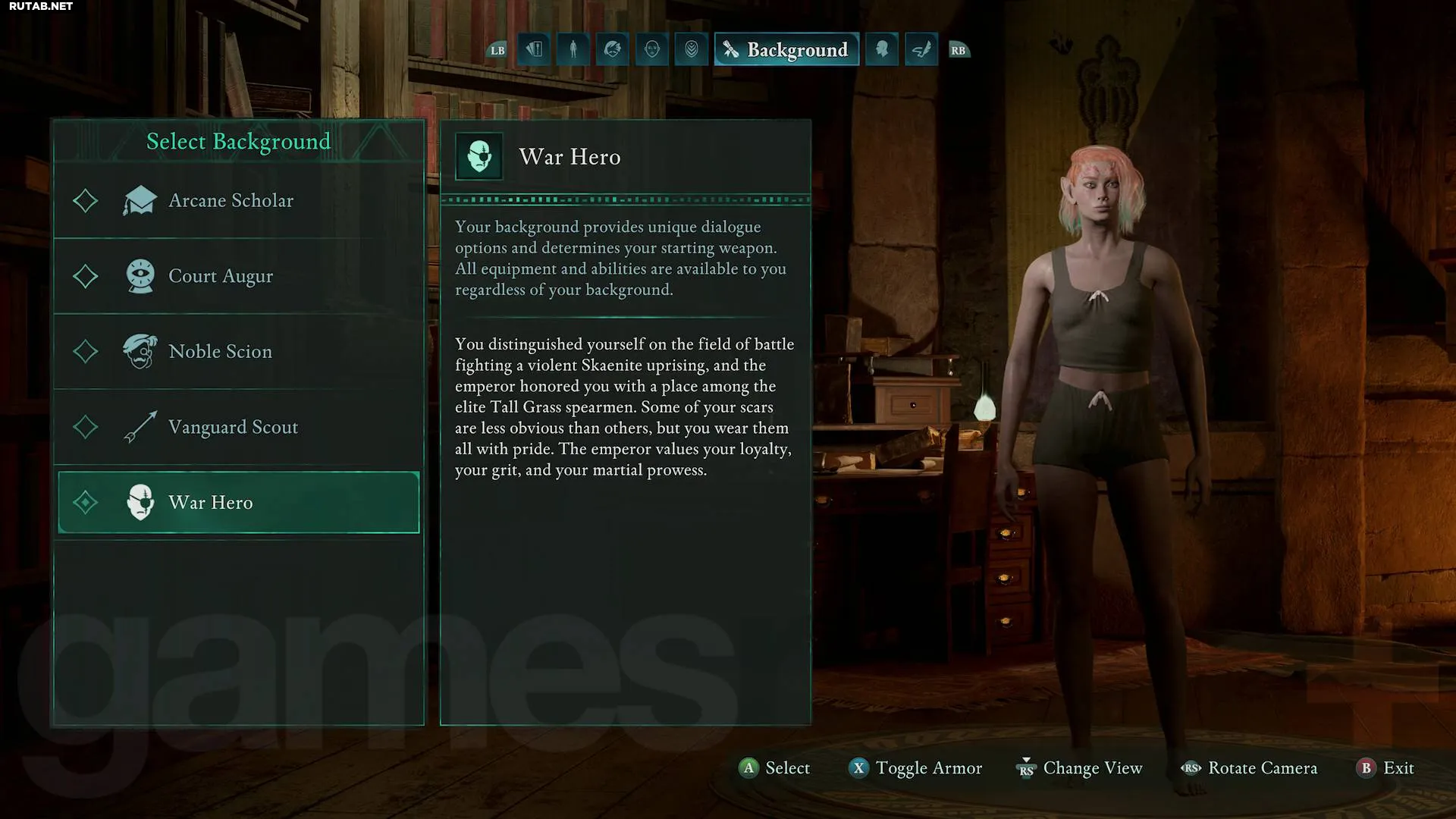
Task: Open the face features tab
Action: coord(652,50)
